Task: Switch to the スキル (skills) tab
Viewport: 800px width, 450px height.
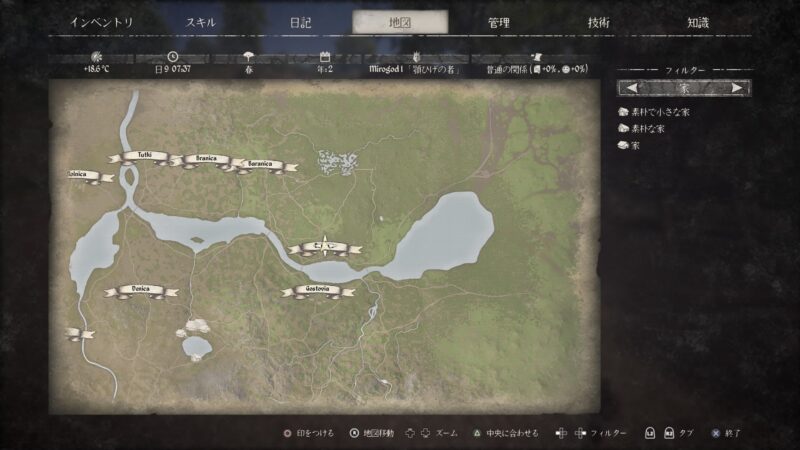Action: [202, 22]
